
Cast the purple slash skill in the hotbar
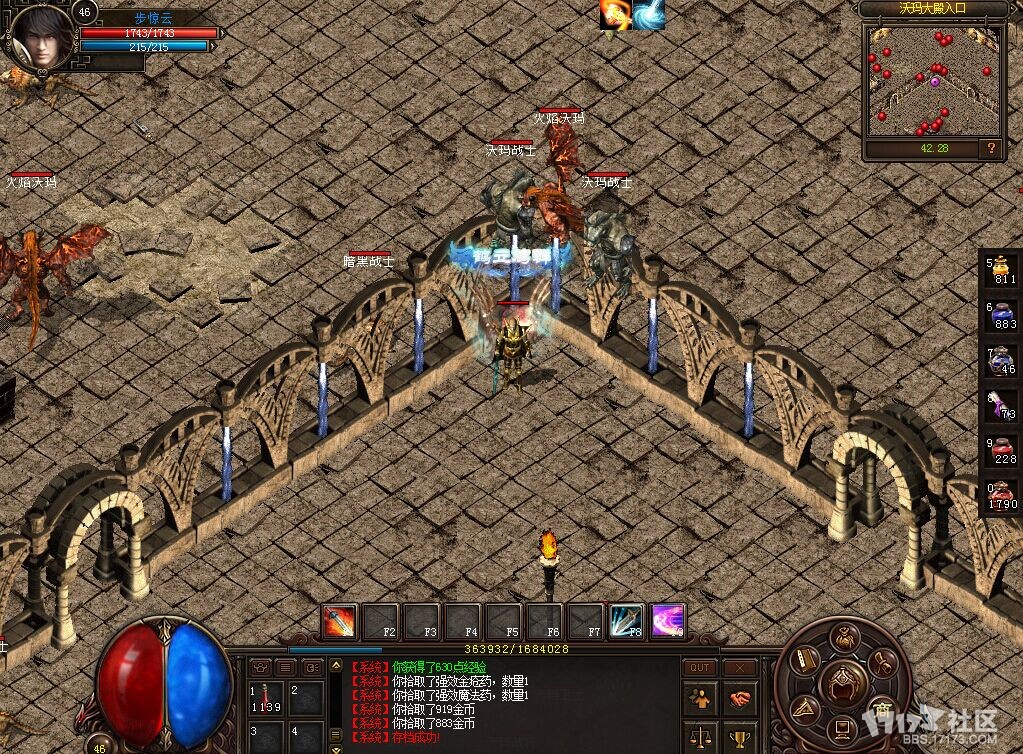point(667,621)
